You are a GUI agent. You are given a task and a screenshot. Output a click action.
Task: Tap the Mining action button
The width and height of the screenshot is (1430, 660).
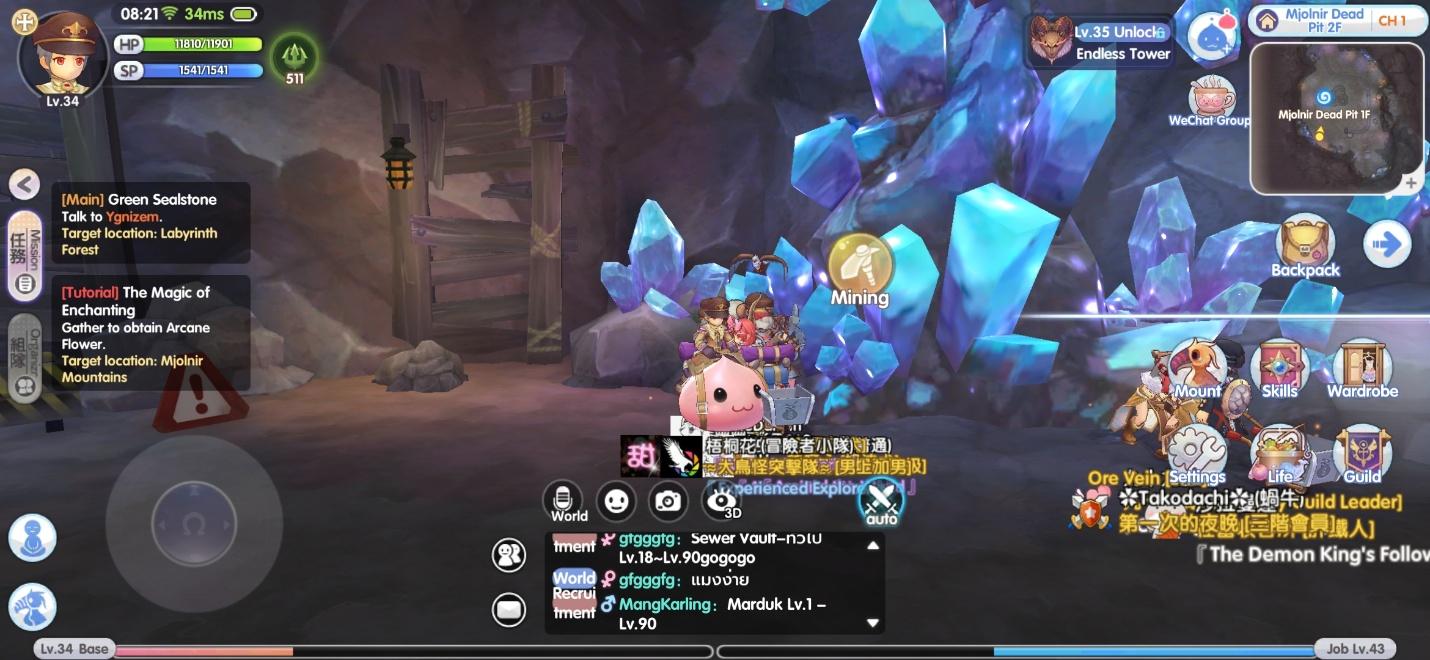pyautogui.click(x=859, y=265)
